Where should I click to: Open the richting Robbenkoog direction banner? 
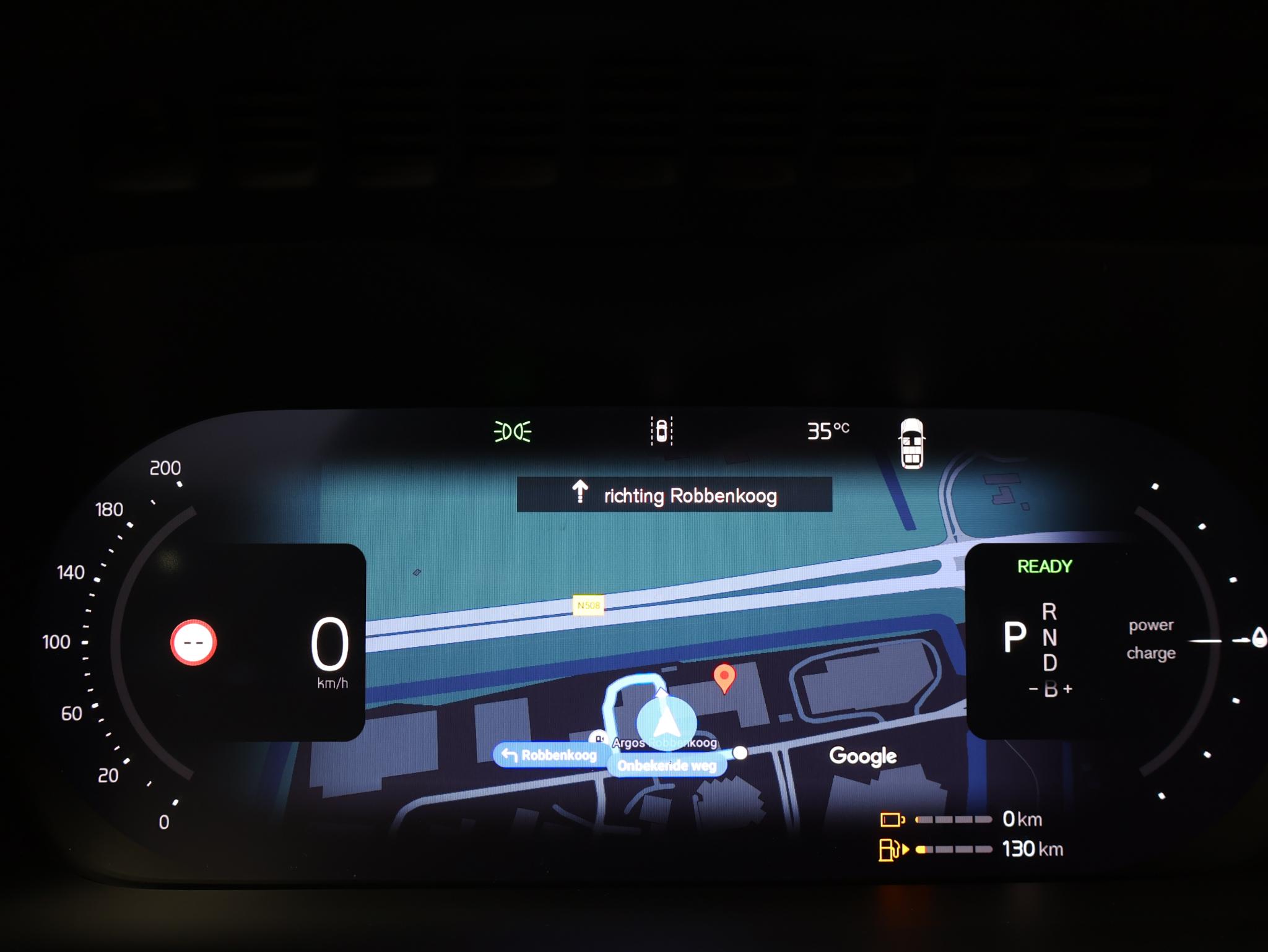[674, 495]
